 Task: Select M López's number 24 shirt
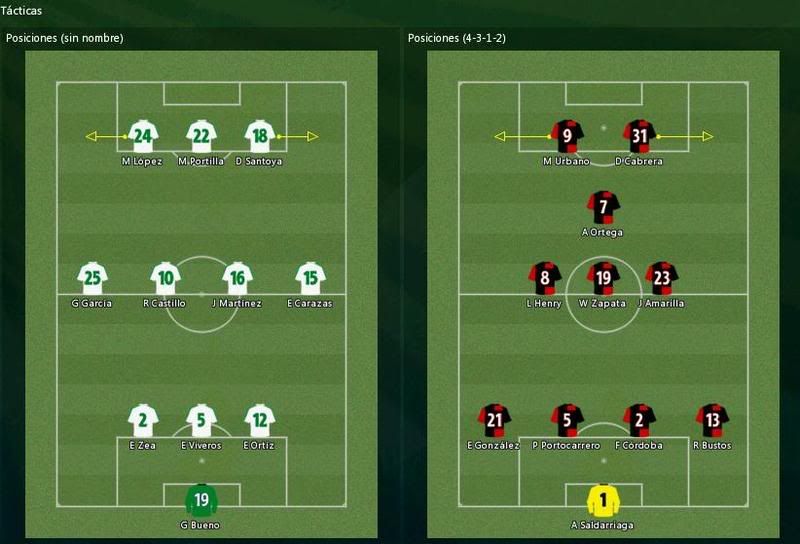(142, 136)
